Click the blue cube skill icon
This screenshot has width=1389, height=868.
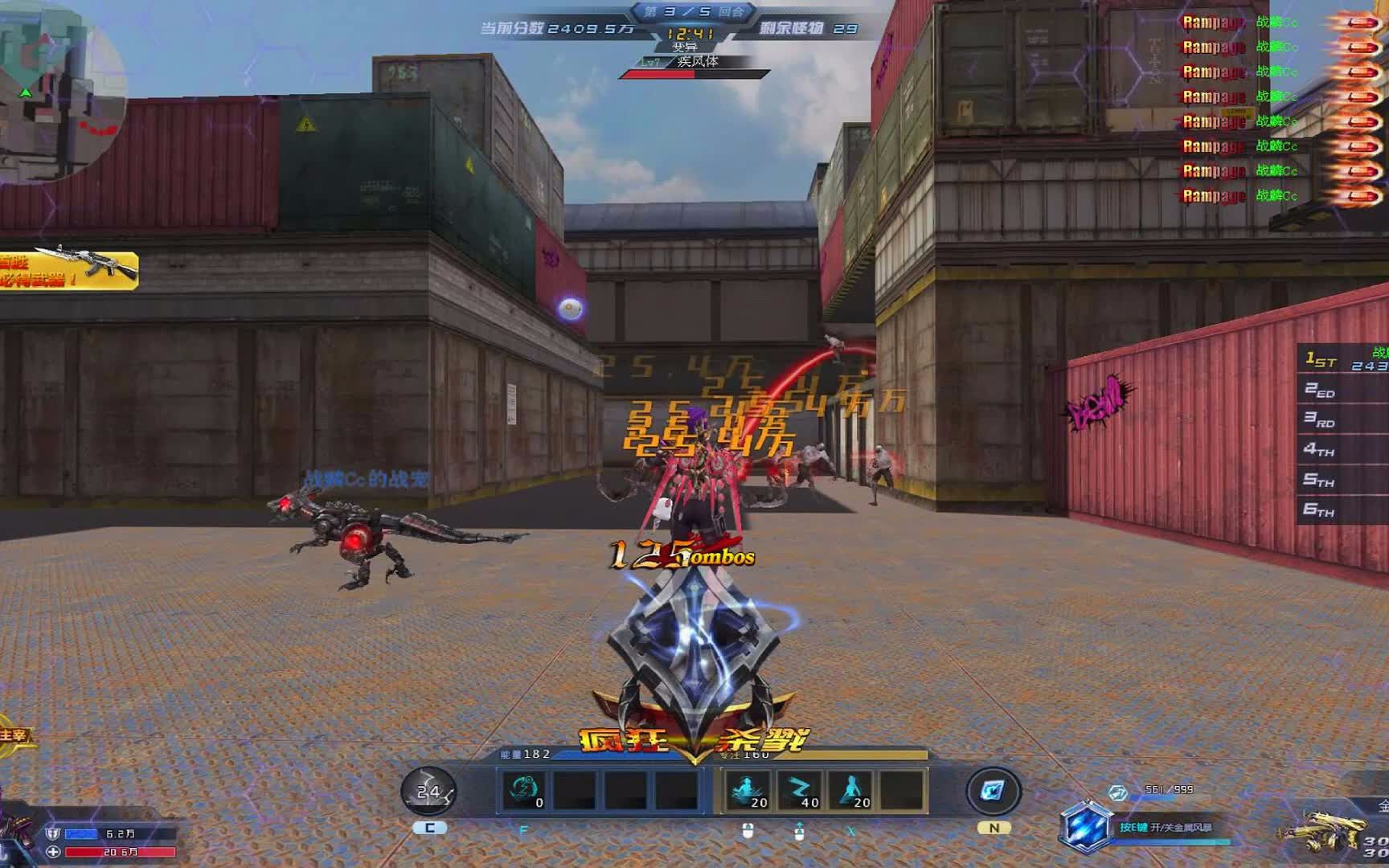click(x=993, y=791)
